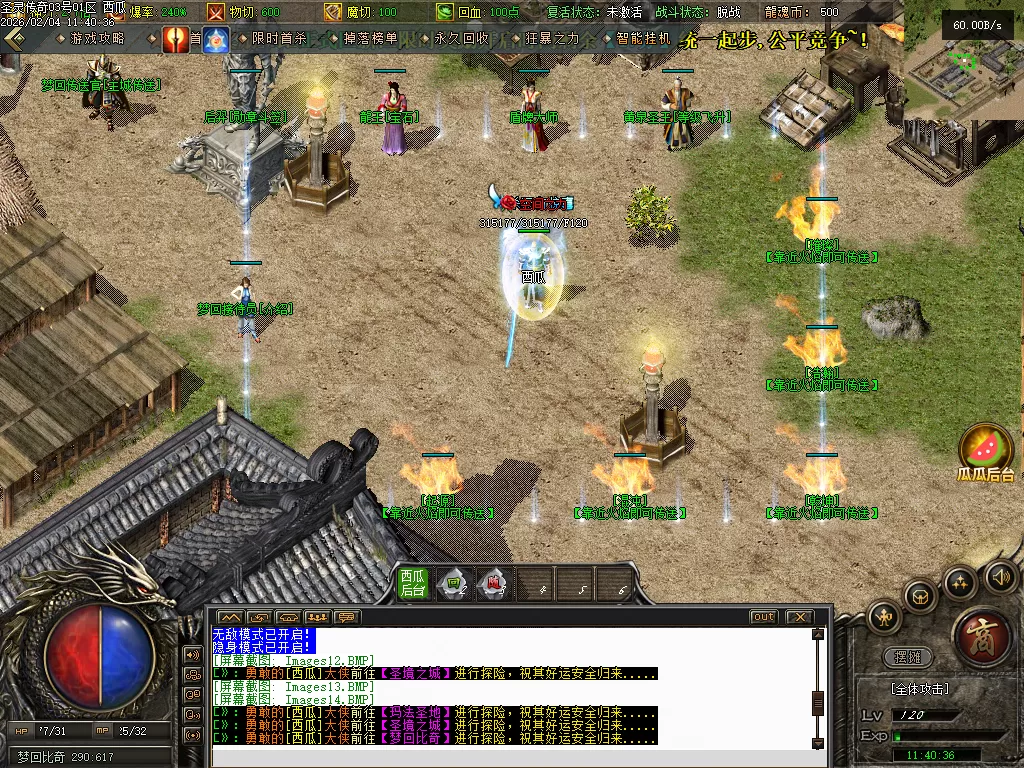1024x768 pixels.
Task: Click the chat scrollbar's down arrow
Action: [x=818, y=741]
